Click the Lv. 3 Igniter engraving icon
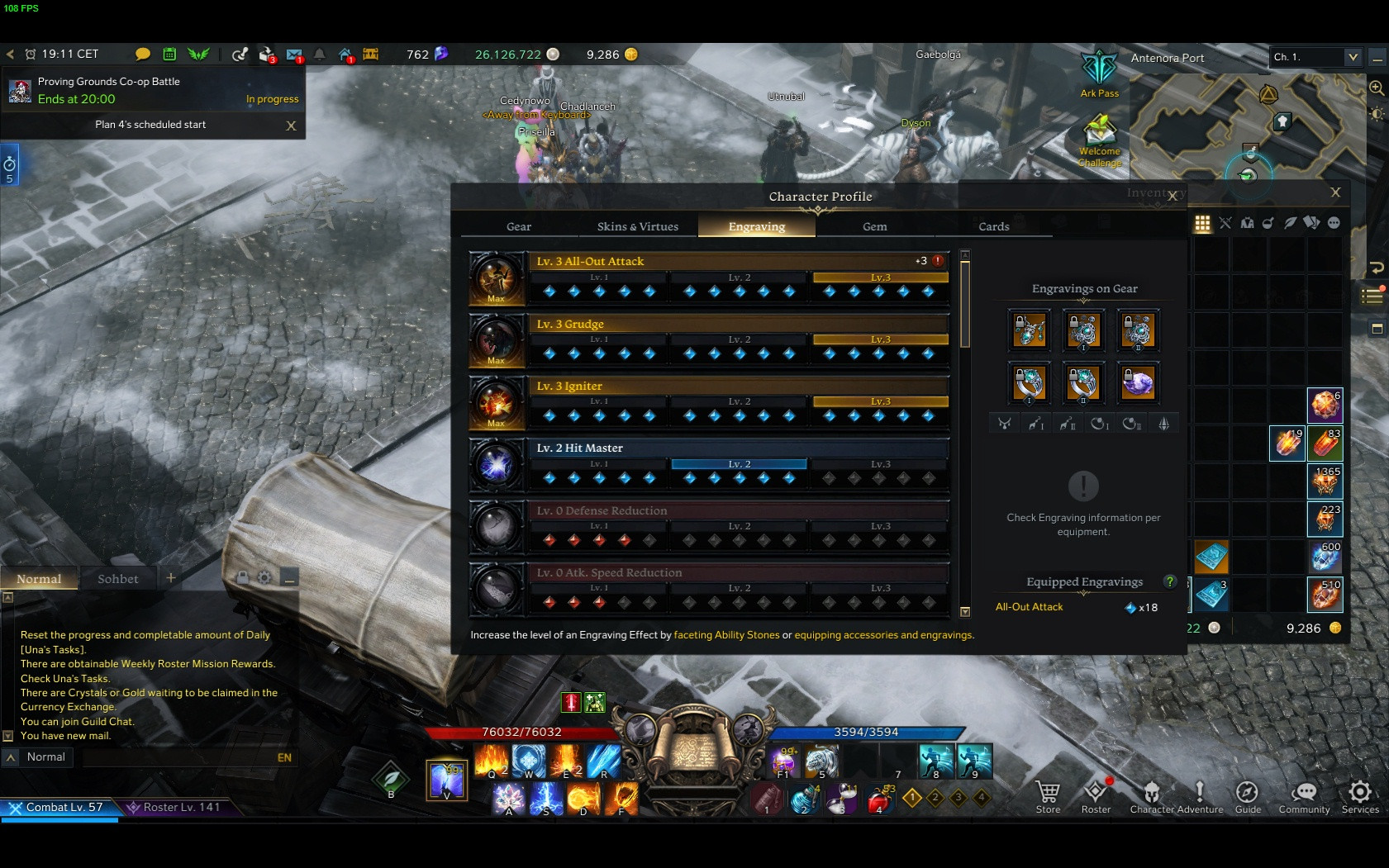 (x=497, y=403)
